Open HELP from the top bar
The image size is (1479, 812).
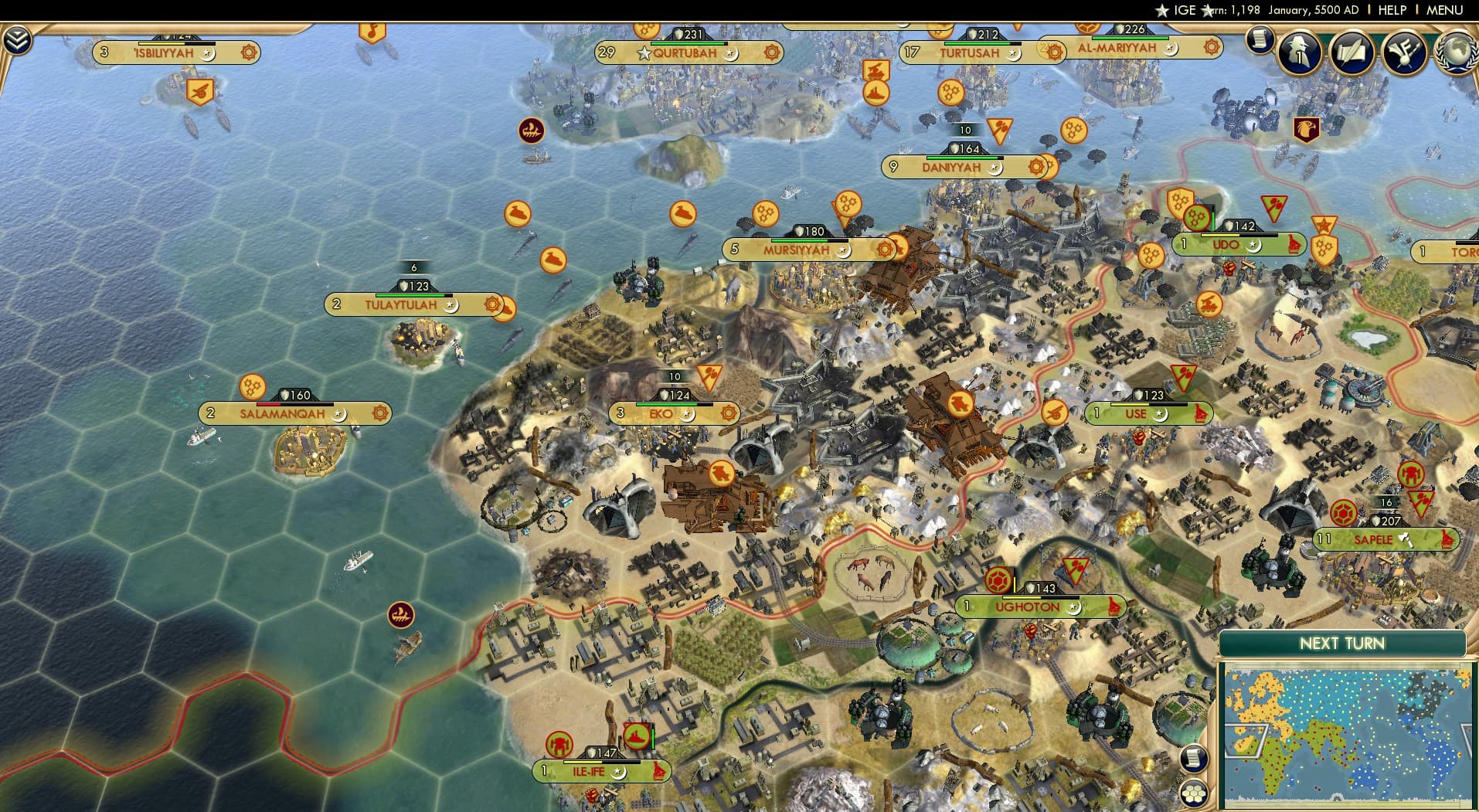(x=1392, y=10)
